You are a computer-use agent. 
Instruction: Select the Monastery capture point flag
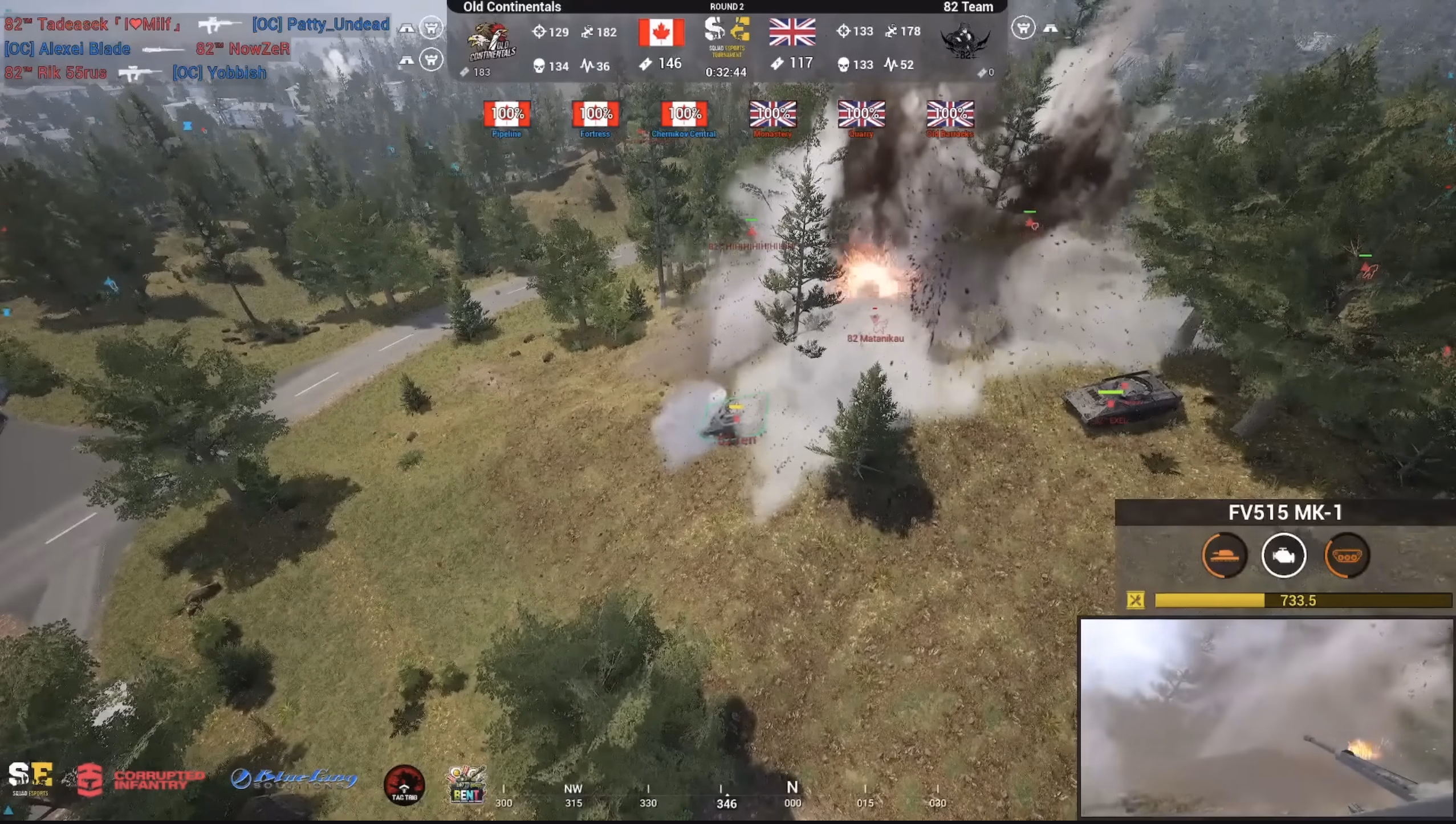point(772,114)
